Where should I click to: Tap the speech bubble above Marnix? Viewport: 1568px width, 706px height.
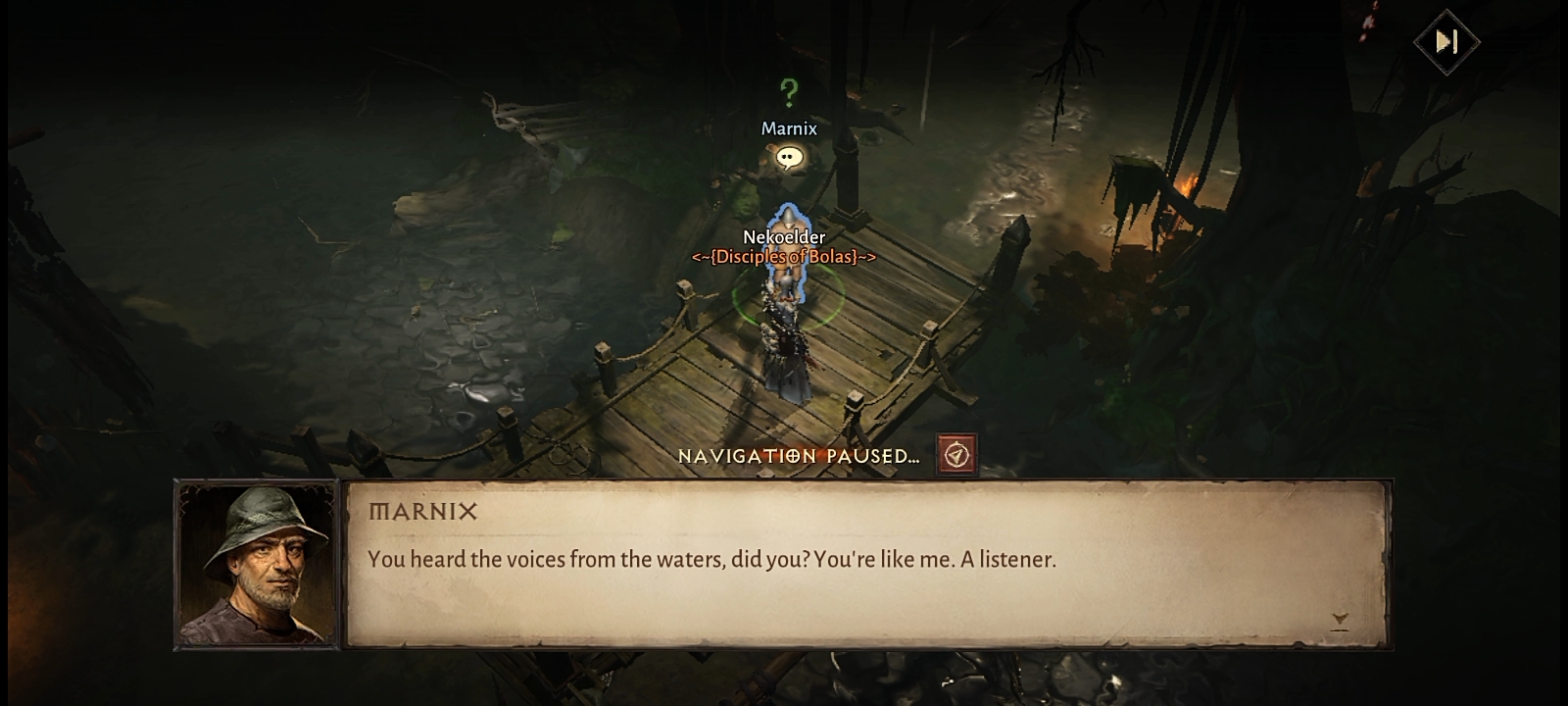789,158
